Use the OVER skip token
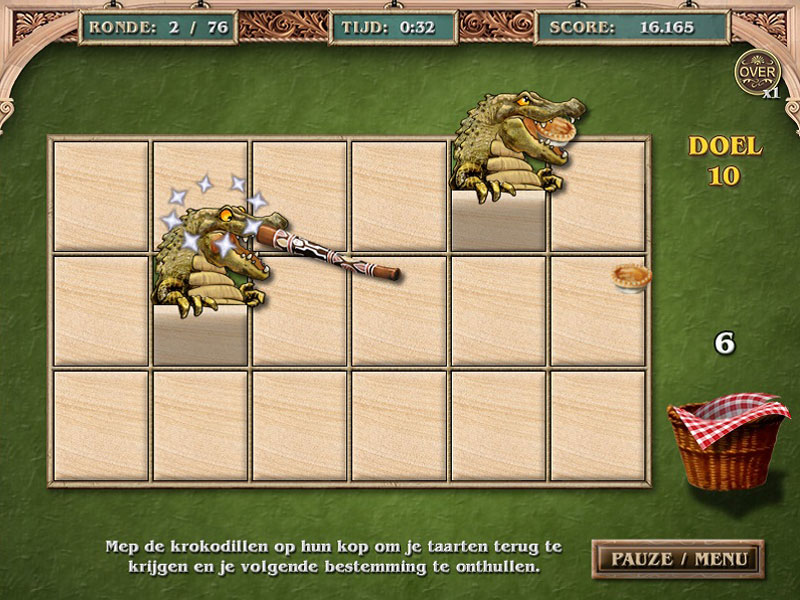800x600 pixels. click(x=755, y=71)
